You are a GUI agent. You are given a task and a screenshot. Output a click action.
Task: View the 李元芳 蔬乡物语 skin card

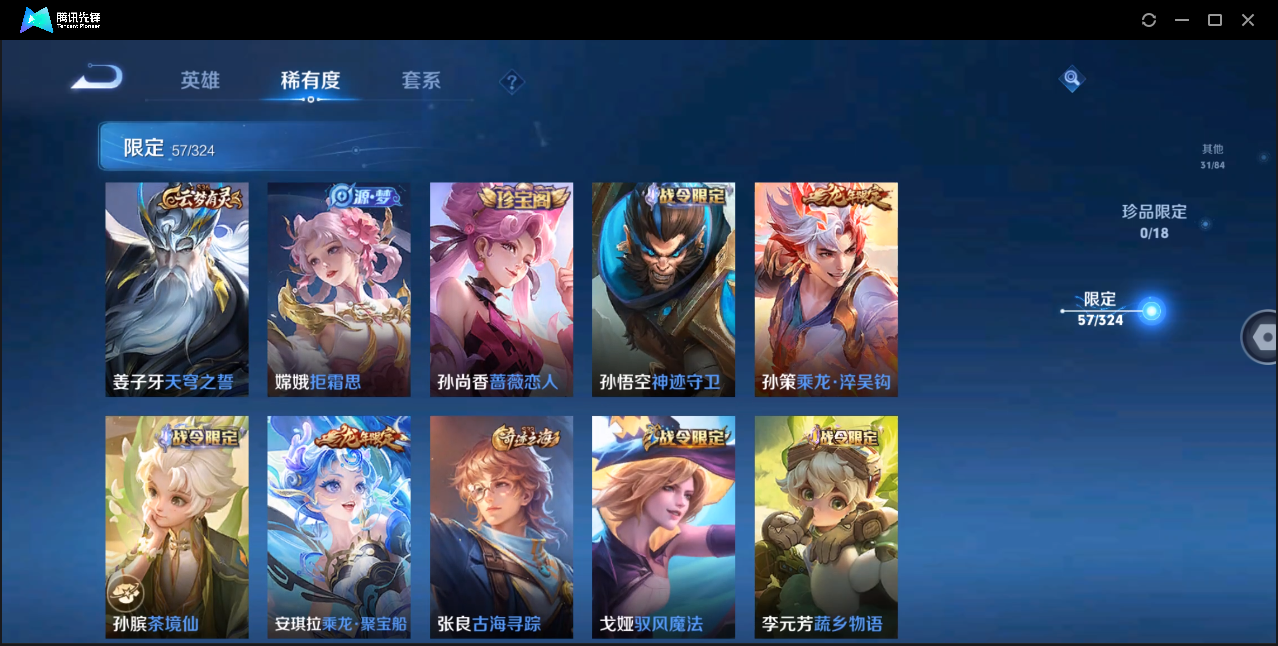[826, 527]
